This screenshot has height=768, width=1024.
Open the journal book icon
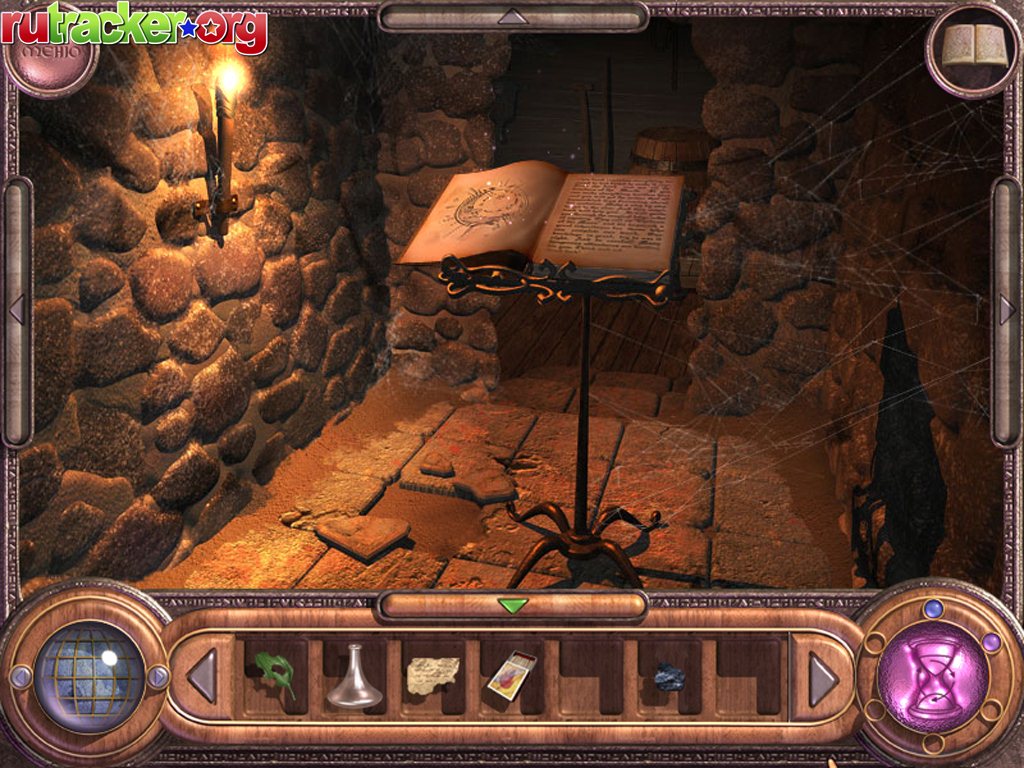point(974,46)
